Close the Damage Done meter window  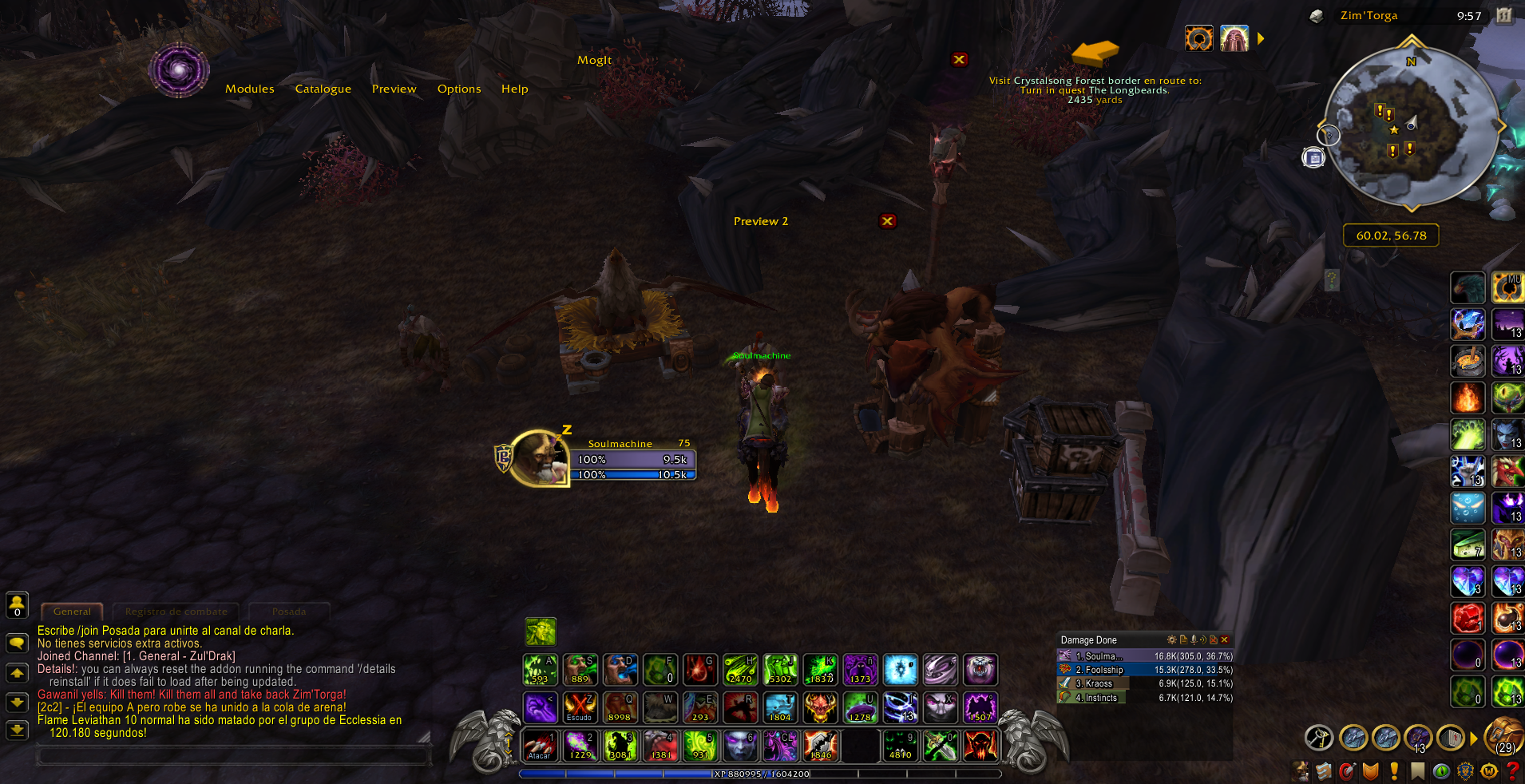1225,639
